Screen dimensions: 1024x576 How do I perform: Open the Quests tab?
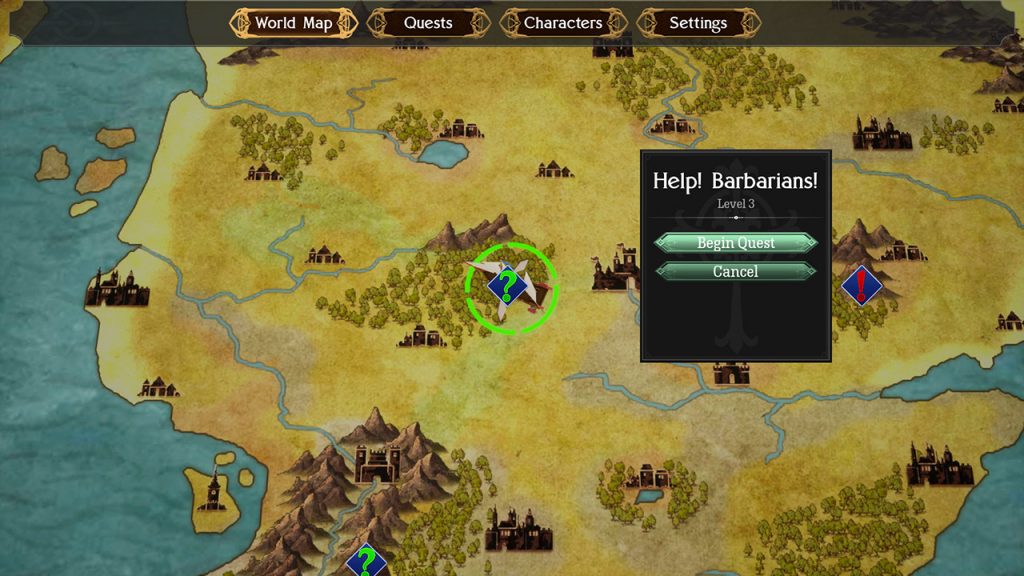pos(428,23)
